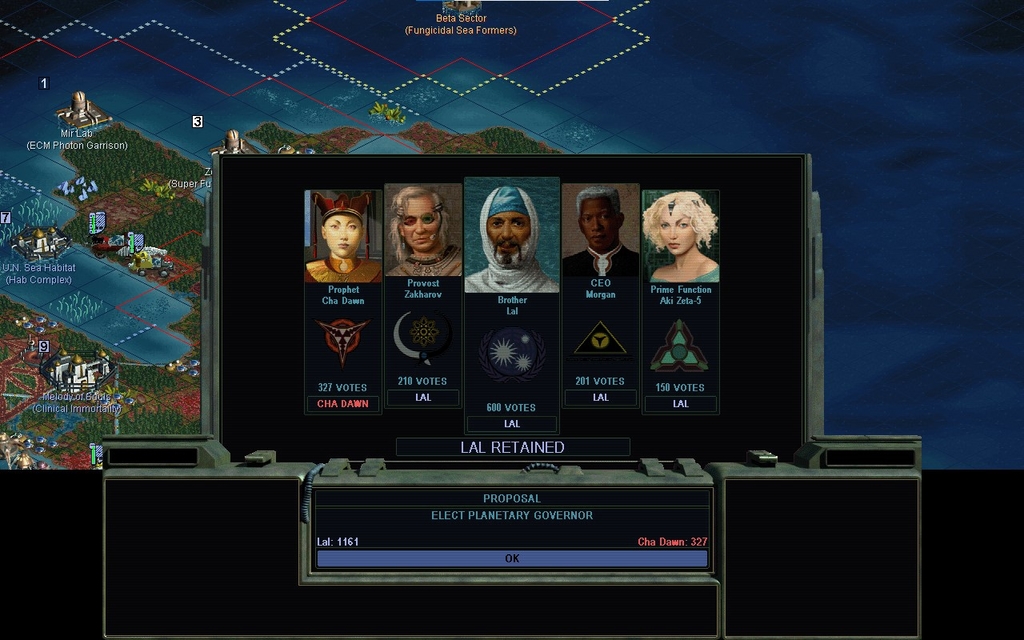Select Prophet Cha Dawn's portrait

point(343,237)
